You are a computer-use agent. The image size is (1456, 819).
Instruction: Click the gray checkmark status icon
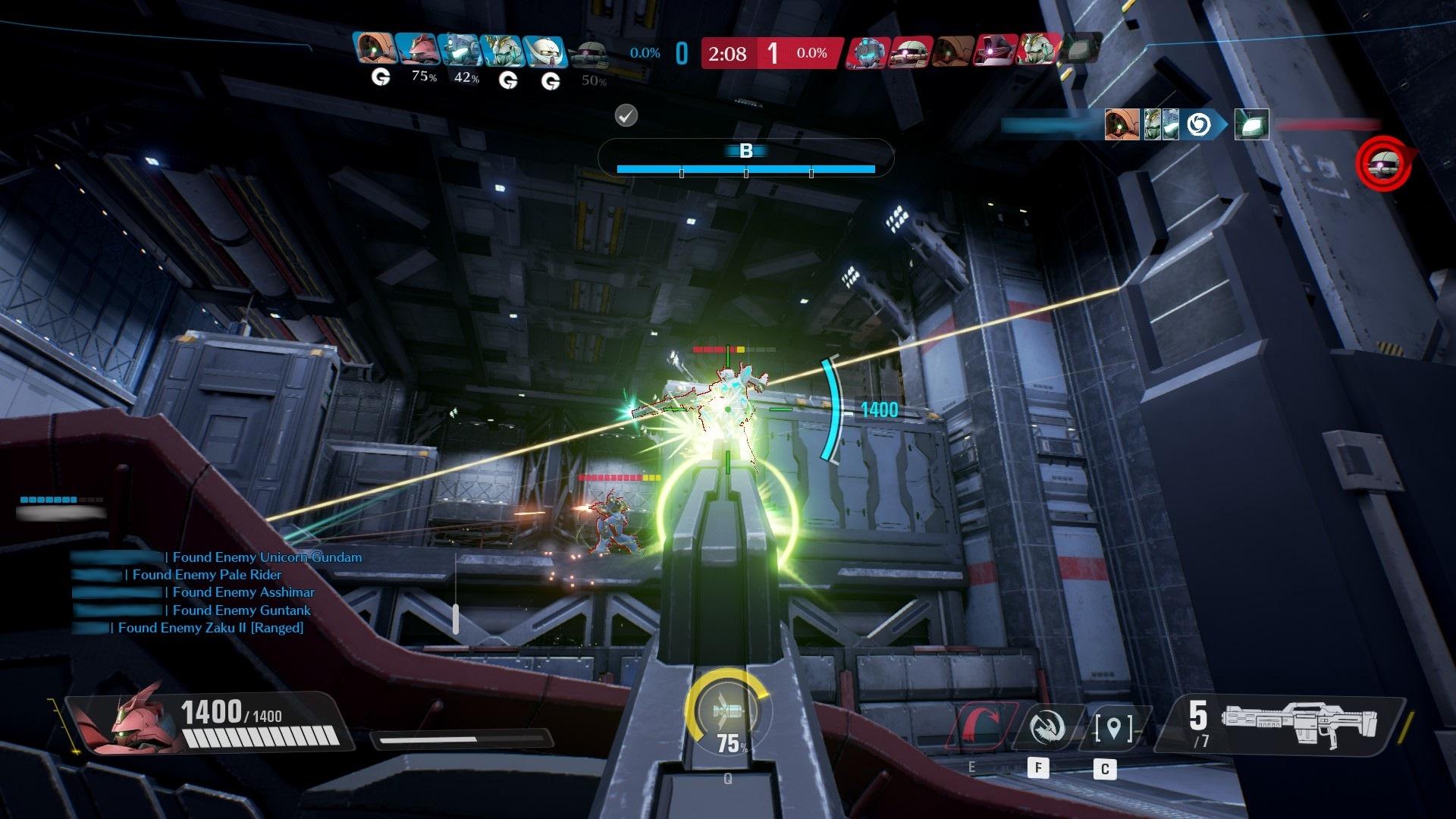click(626, 115)
